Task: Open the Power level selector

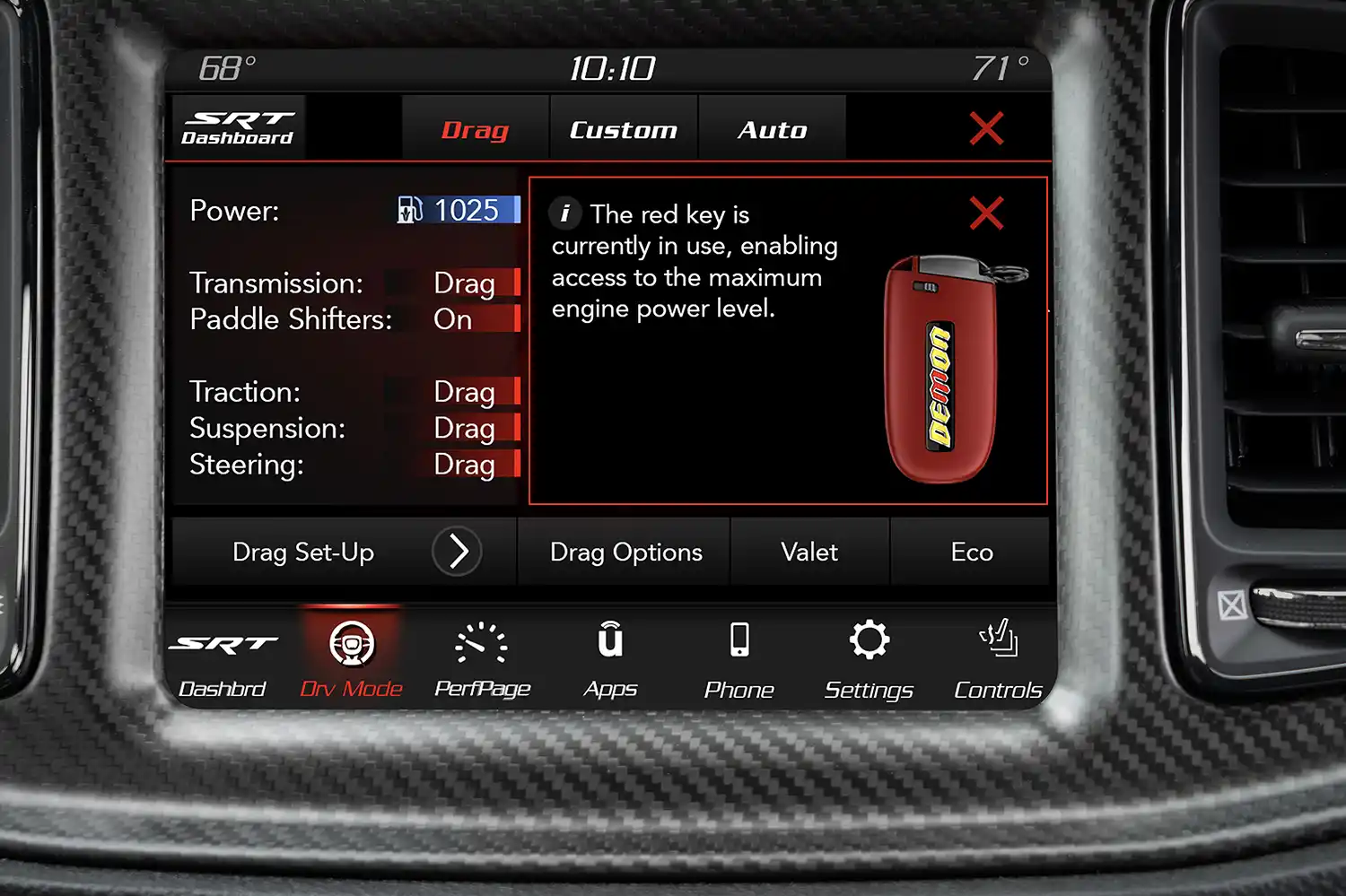Action: click(458, 211)
